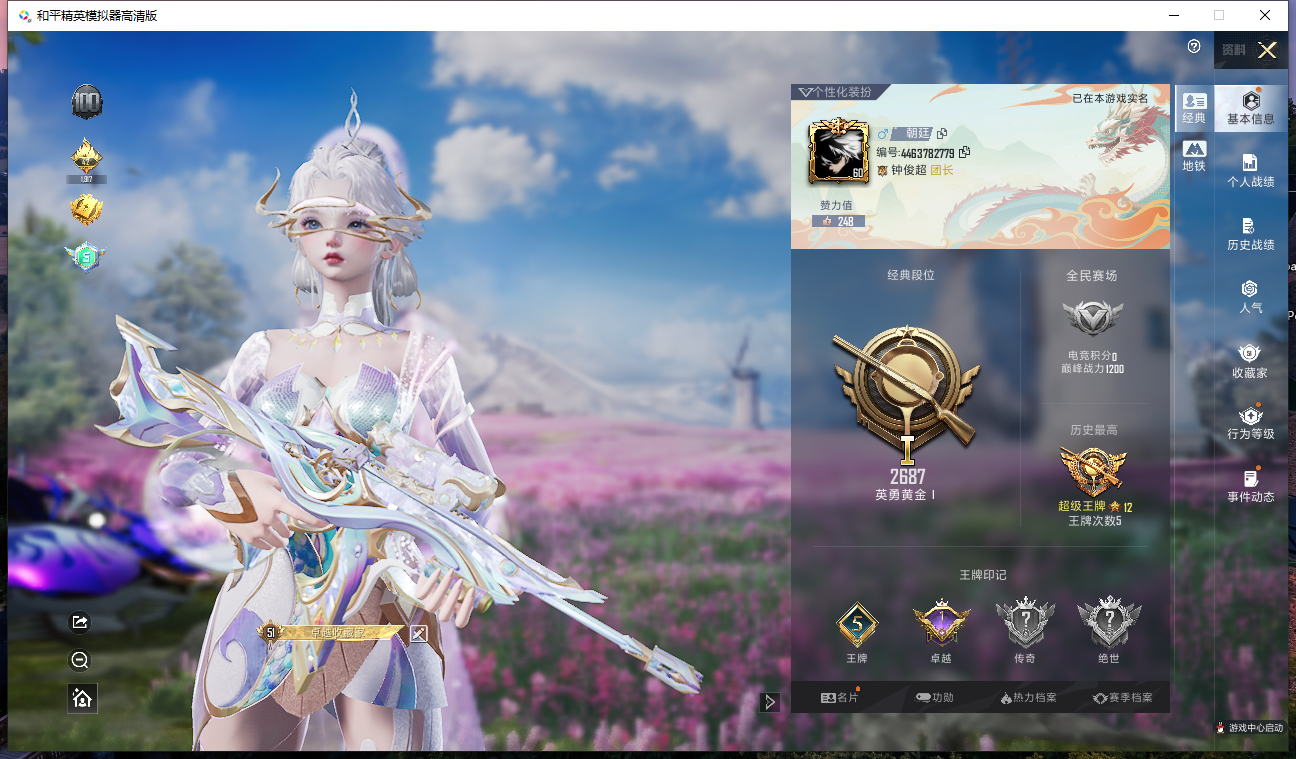1296x759 pixels.
Task: Show the 热力档案 heat archive
Action: [1028, 698]
